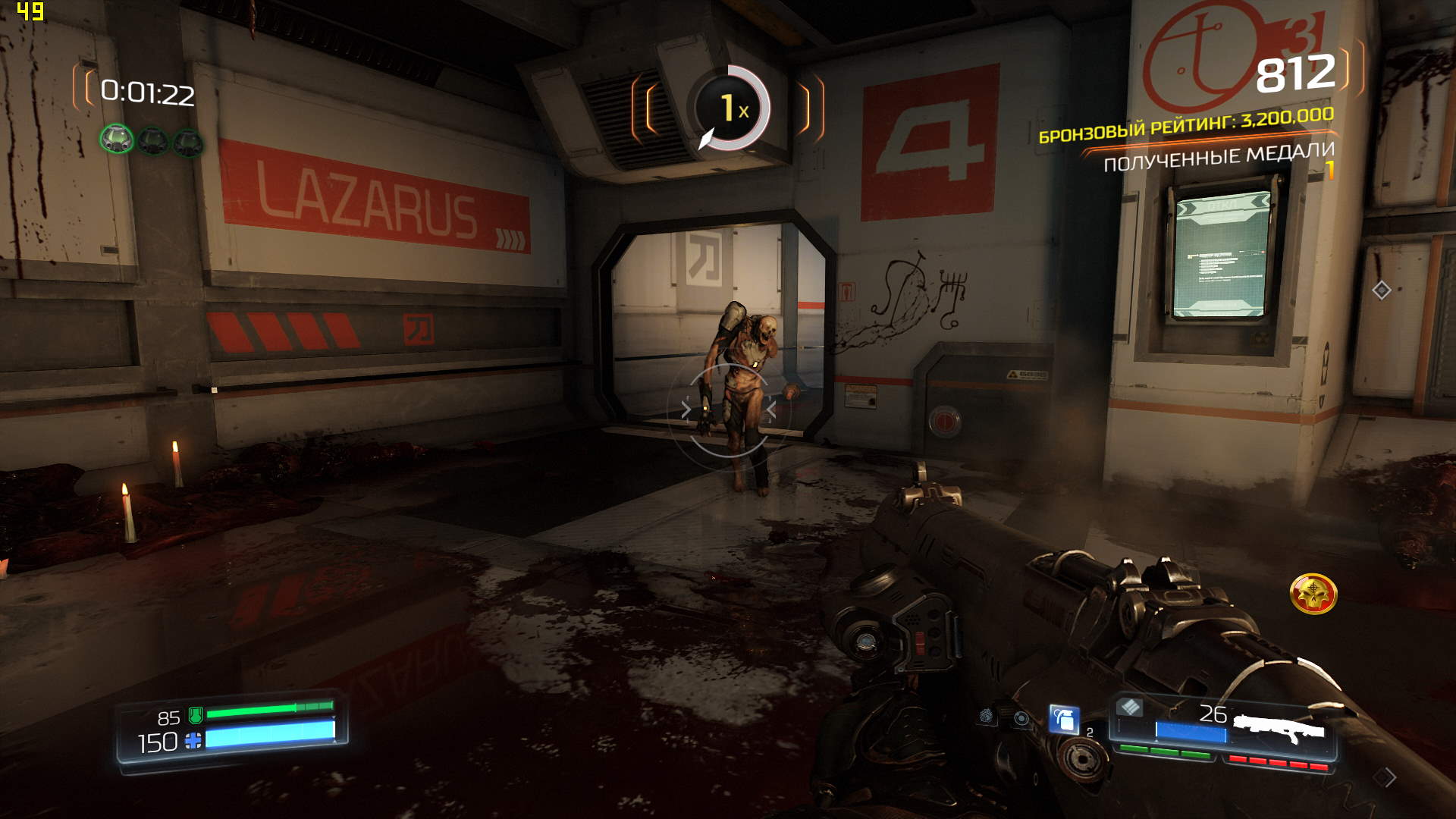Select the frag grenade equipment icon
Screen dimensions: 1456x819
coord(1064,719)
